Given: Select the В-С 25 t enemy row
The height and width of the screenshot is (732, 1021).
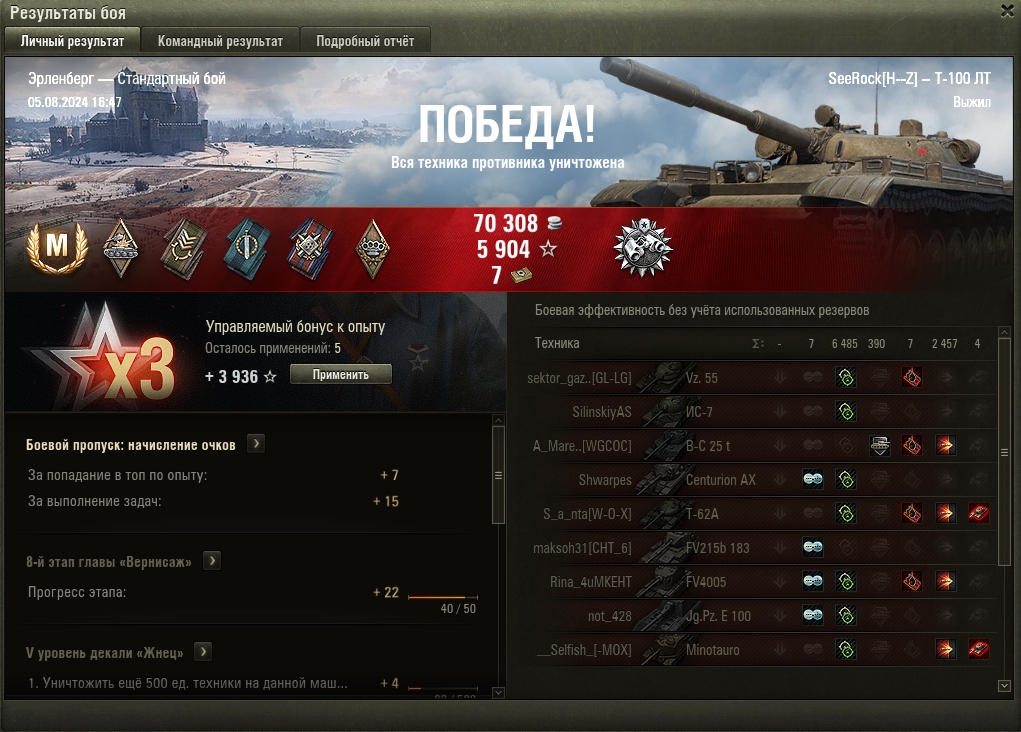Looking at the screenshot, I should click(708, 446).
